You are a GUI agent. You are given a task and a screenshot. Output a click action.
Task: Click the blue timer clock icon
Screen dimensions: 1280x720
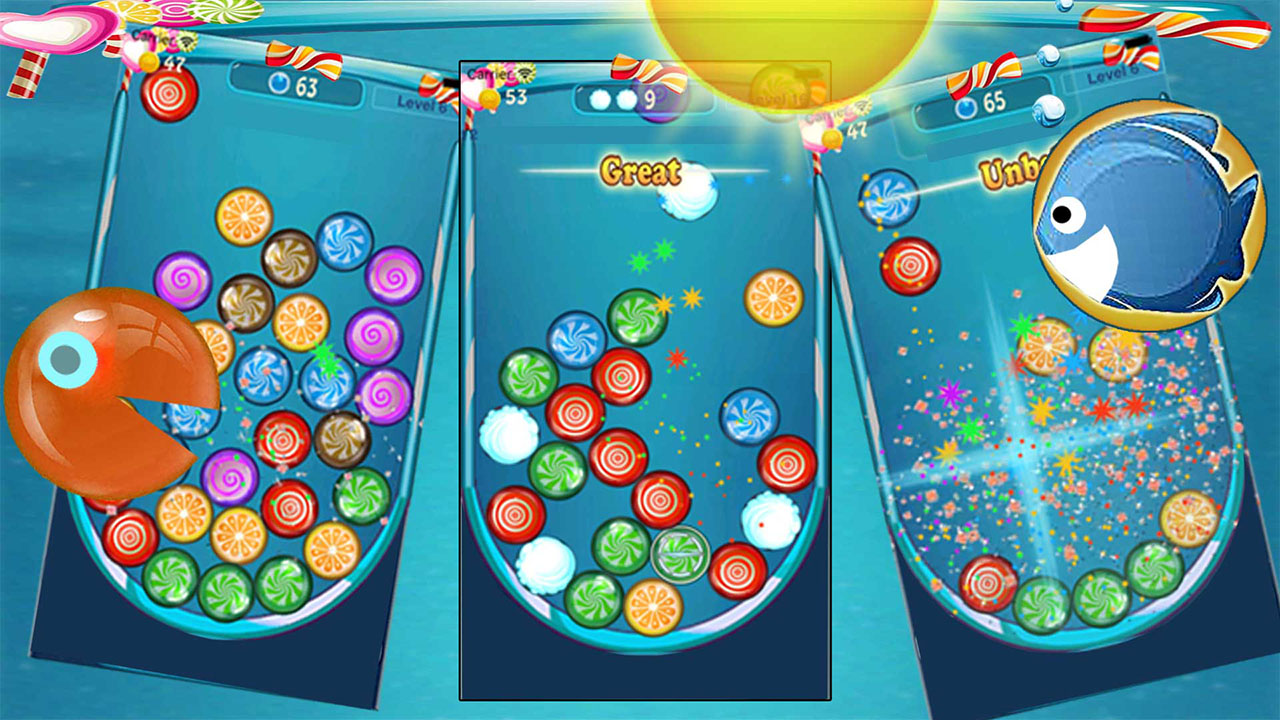click(279, 85)
